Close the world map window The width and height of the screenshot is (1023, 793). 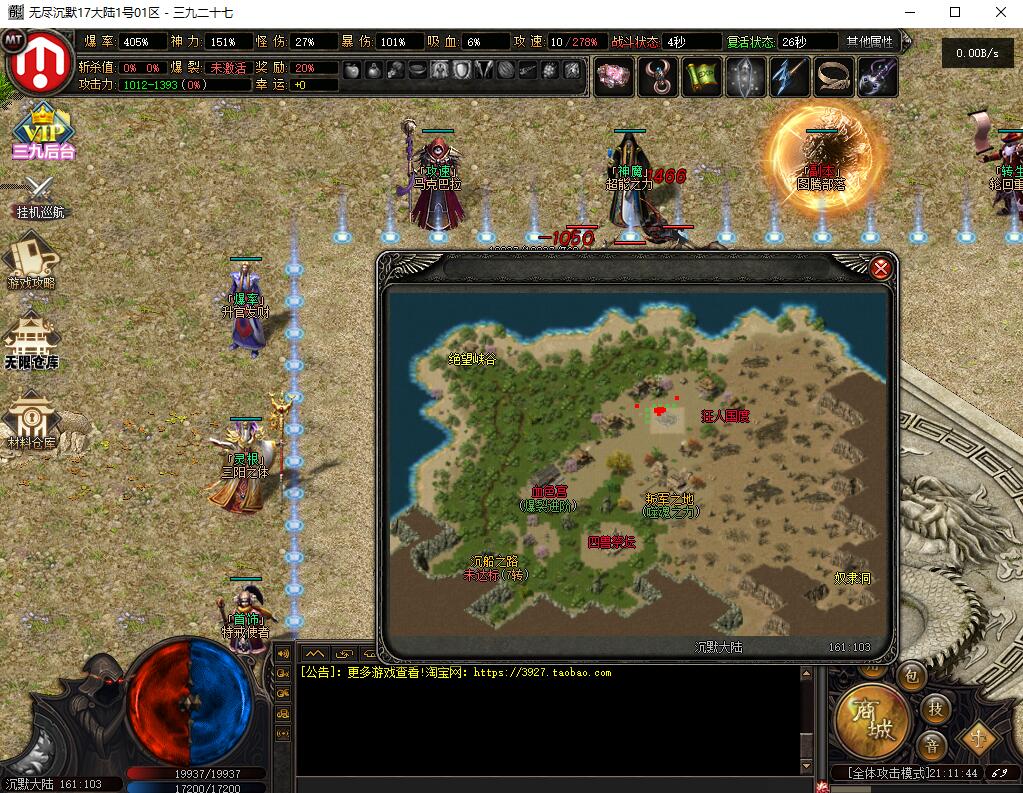(881, 268)
